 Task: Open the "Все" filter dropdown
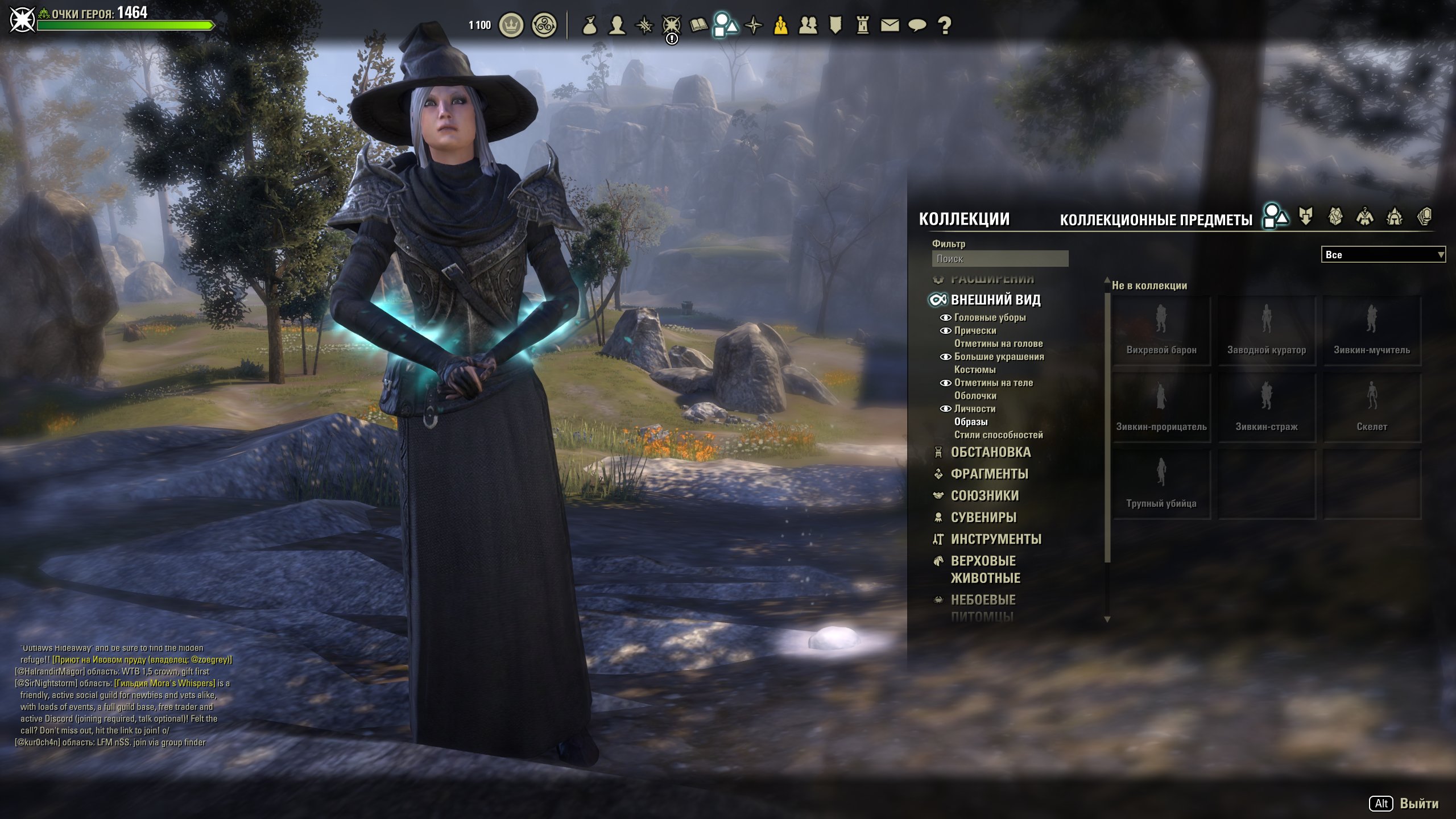pyautogui.click(x=1382, y=255)
